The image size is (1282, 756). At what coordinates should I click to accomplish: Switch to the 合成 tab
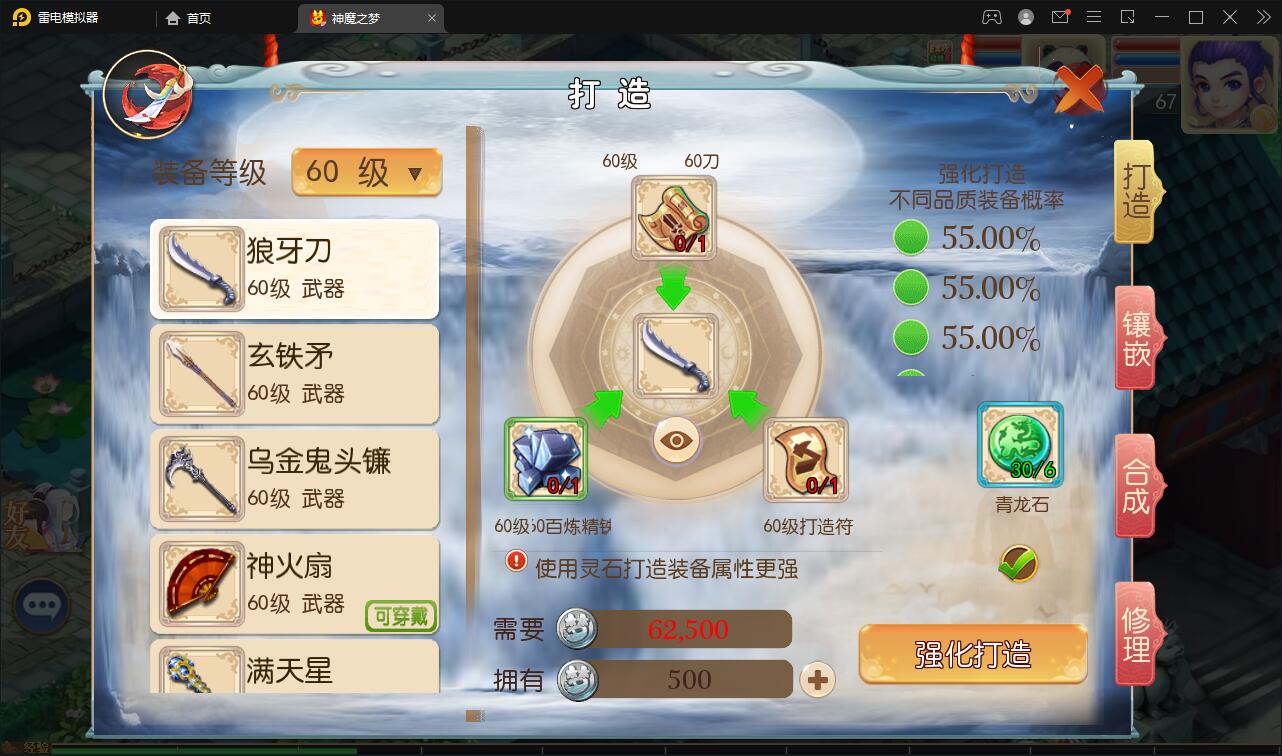point(1135,487)
